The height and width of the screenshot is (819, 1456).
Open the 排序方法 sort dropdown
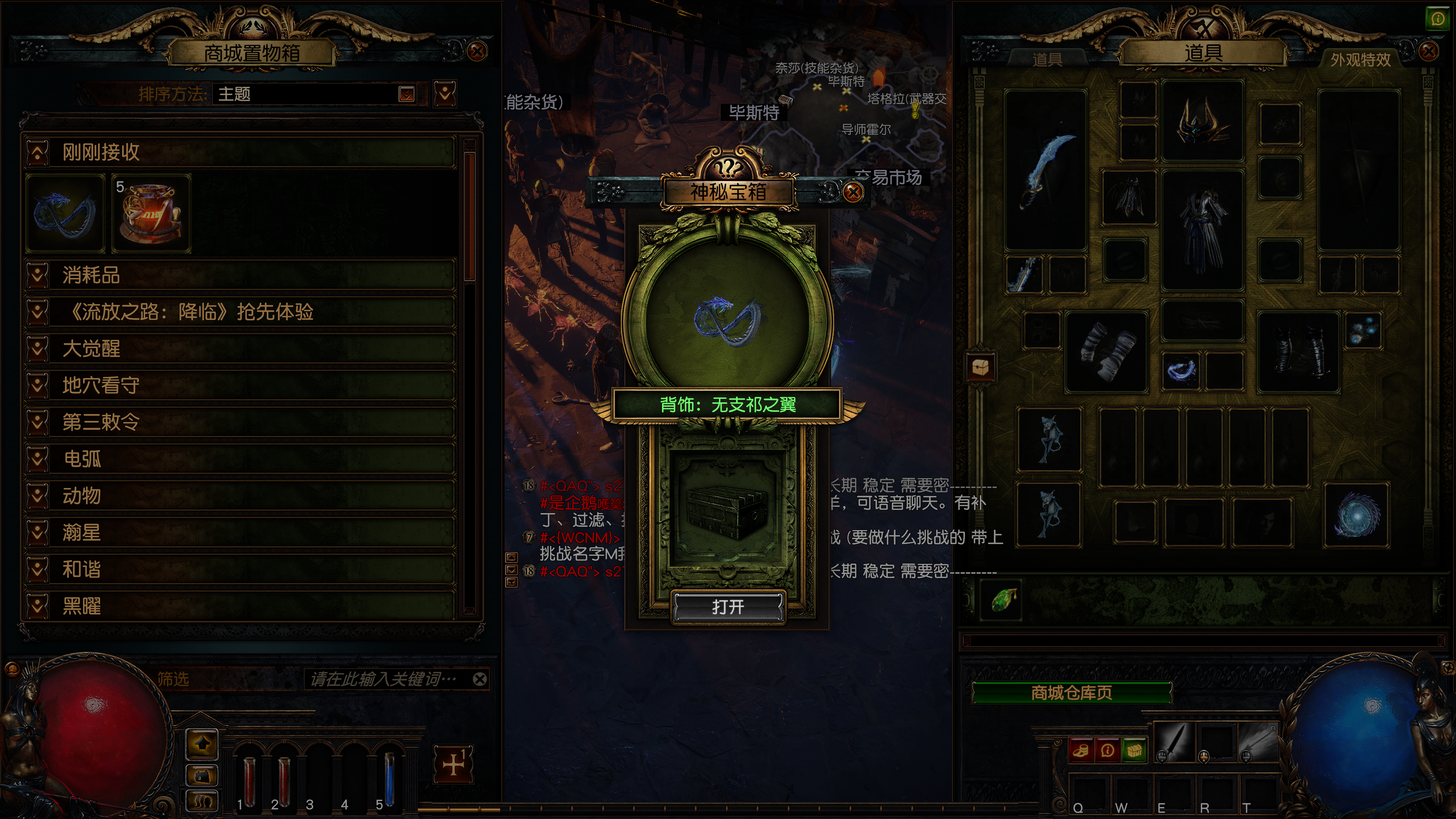coord(406,94)
